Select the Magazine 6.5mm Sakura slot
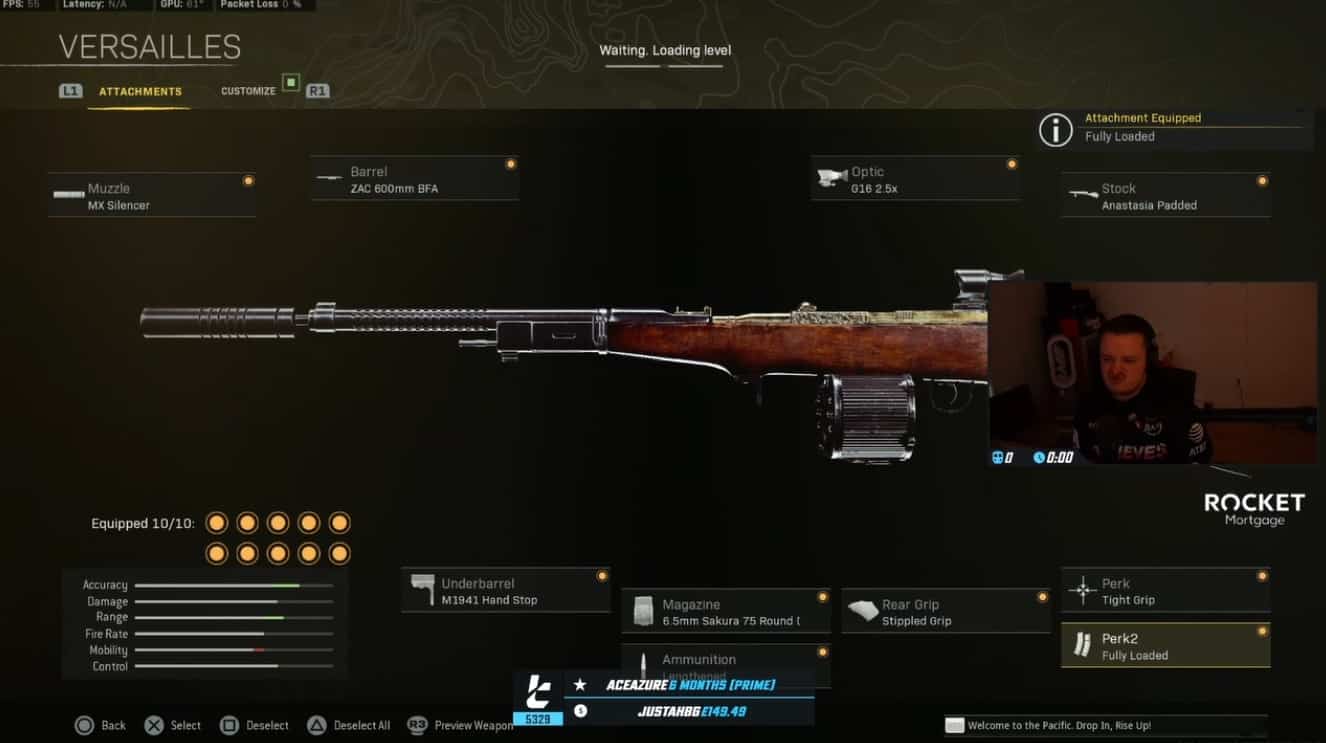1326x743 pixels. click(x=726, y=612)
